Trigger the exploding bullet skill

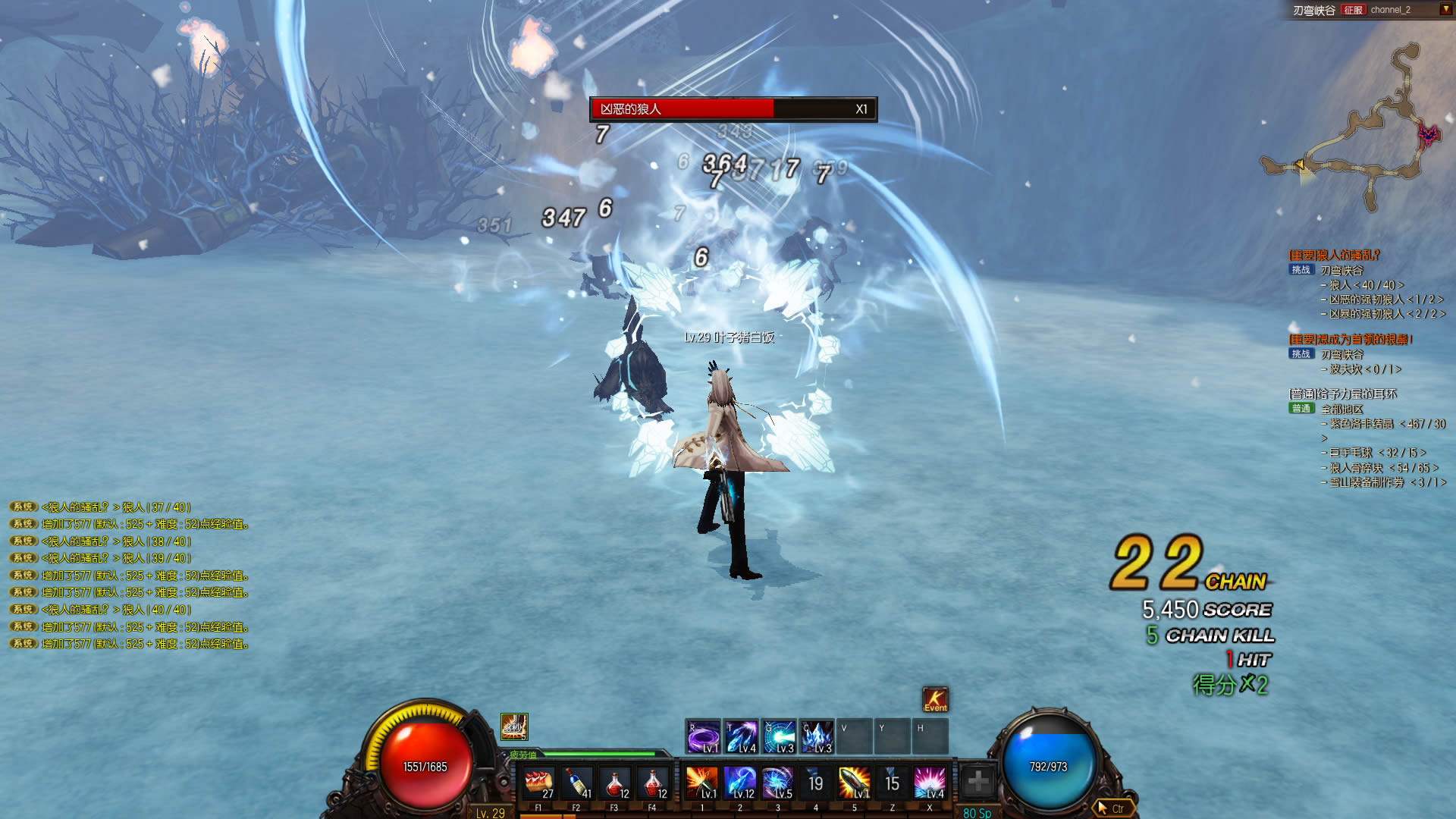[x=854, y=783]
